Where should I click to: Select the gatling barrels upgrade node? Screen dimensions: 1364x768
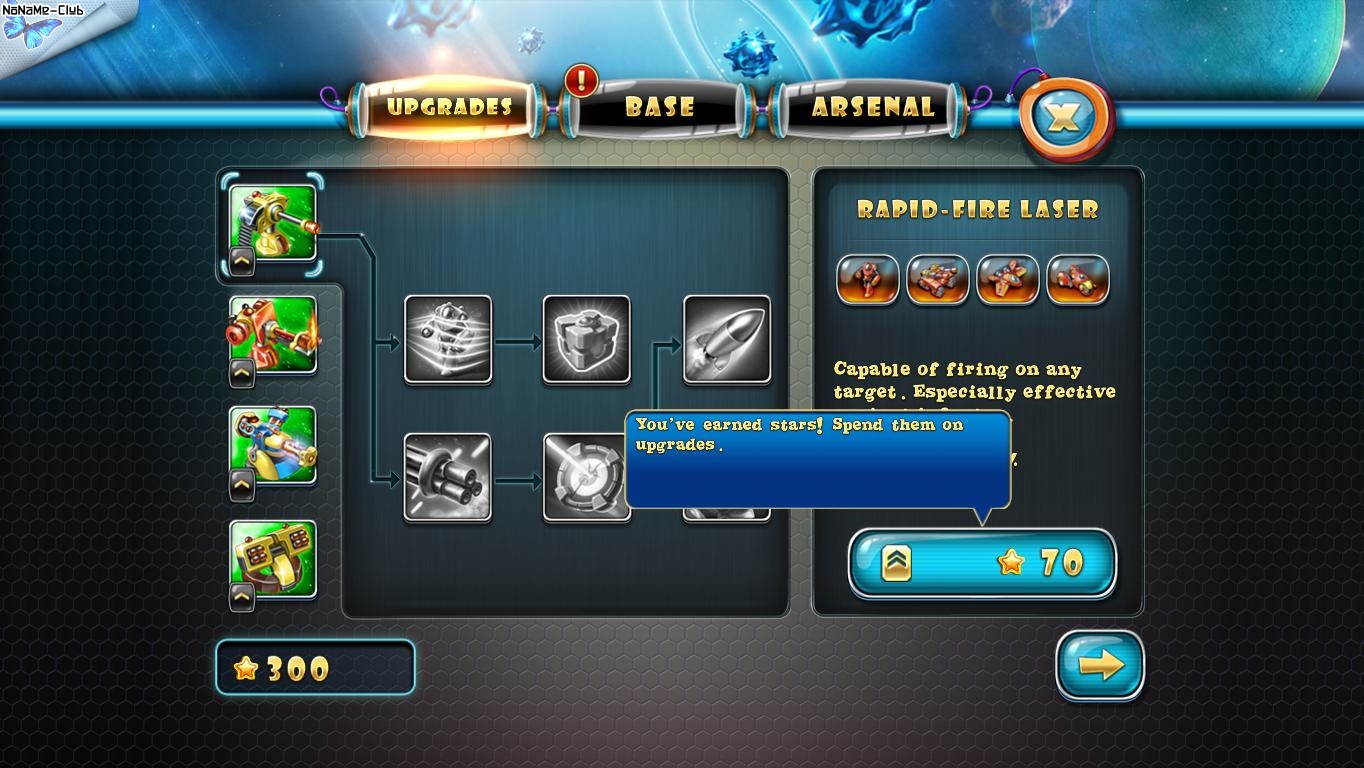(447, 476)
